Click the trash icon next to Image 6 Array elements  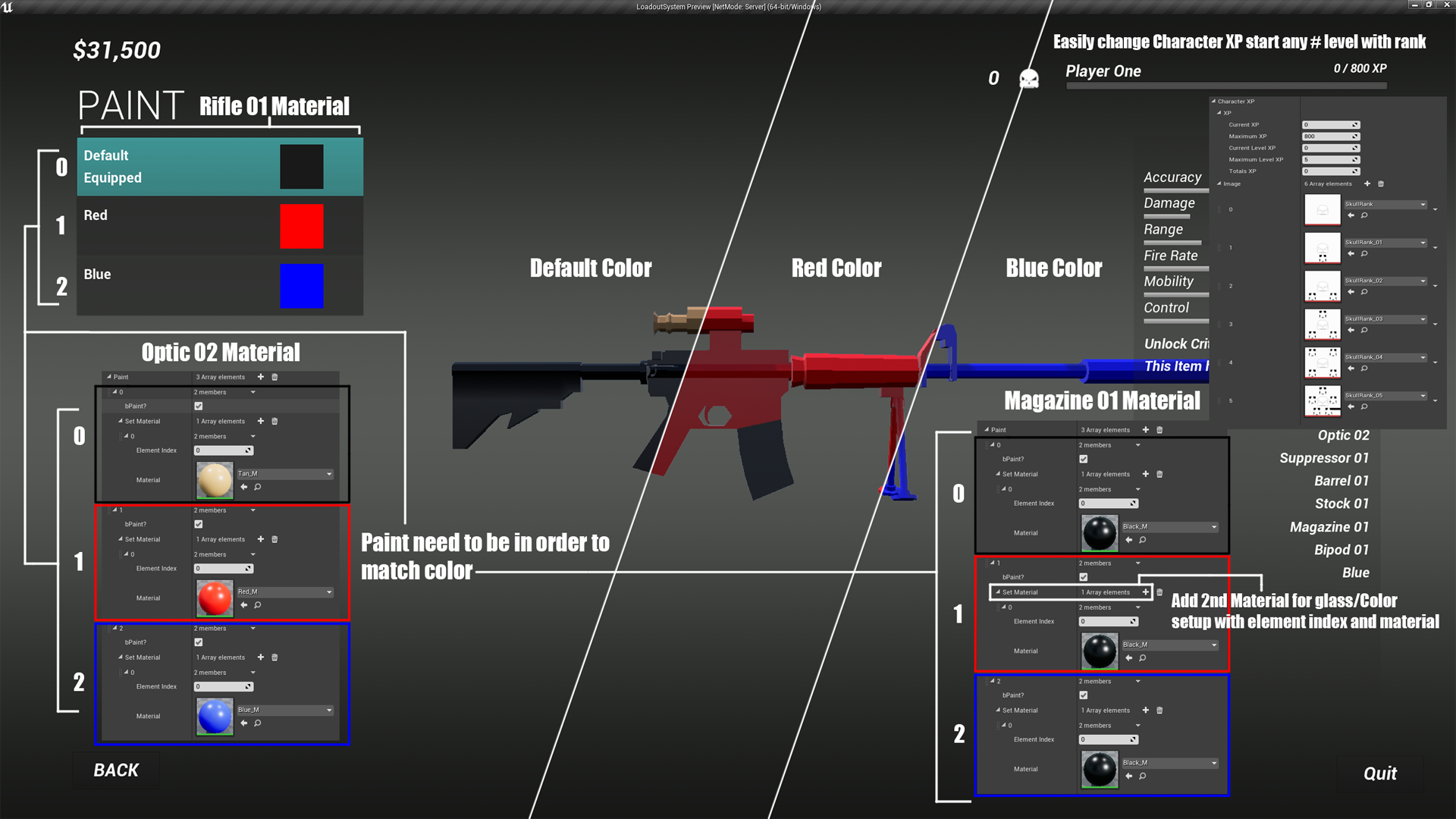click(1381, 184)
